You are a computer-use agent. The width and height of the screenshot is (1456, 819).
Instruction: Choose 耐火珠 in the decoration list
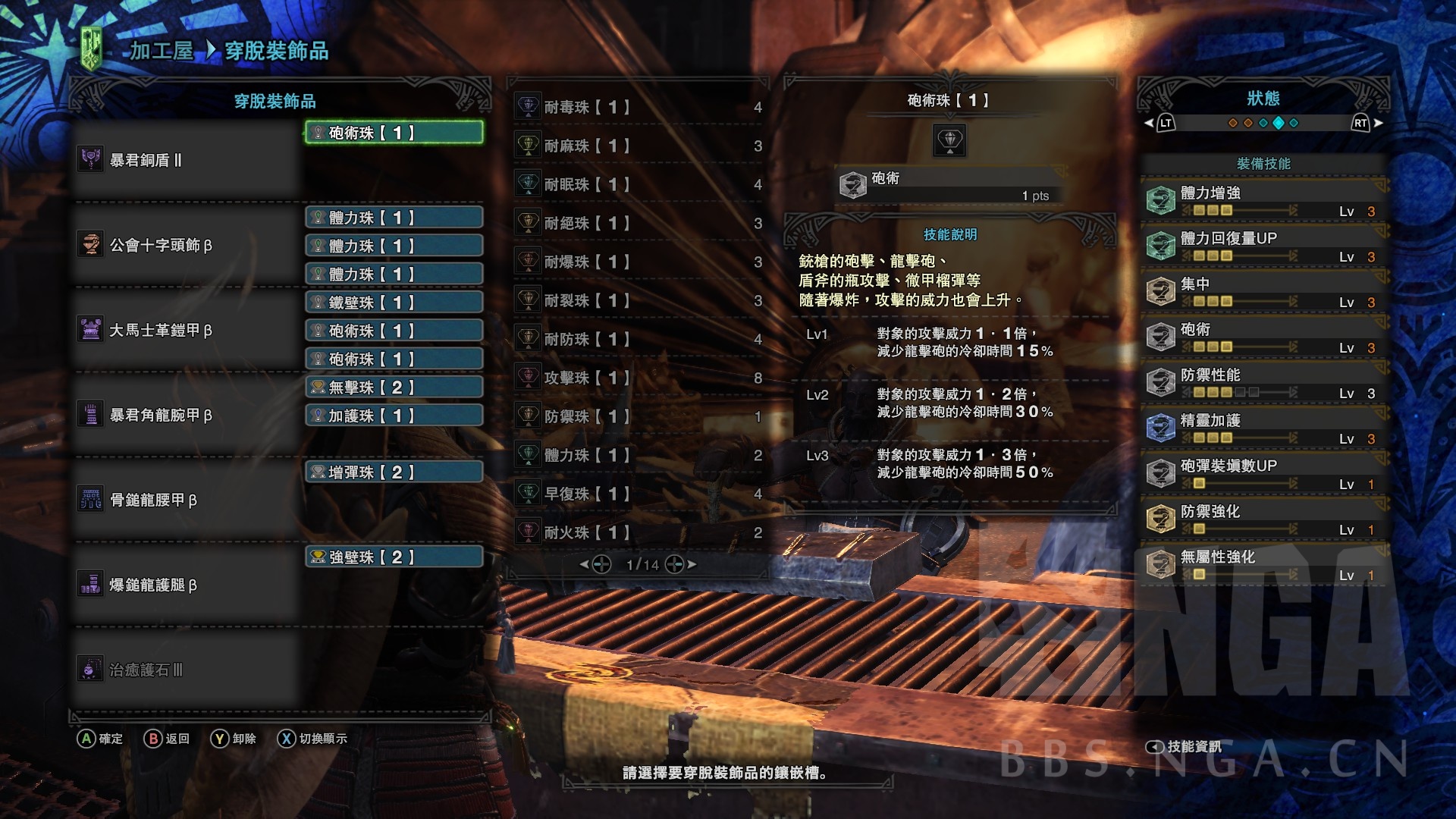[639, 532]
